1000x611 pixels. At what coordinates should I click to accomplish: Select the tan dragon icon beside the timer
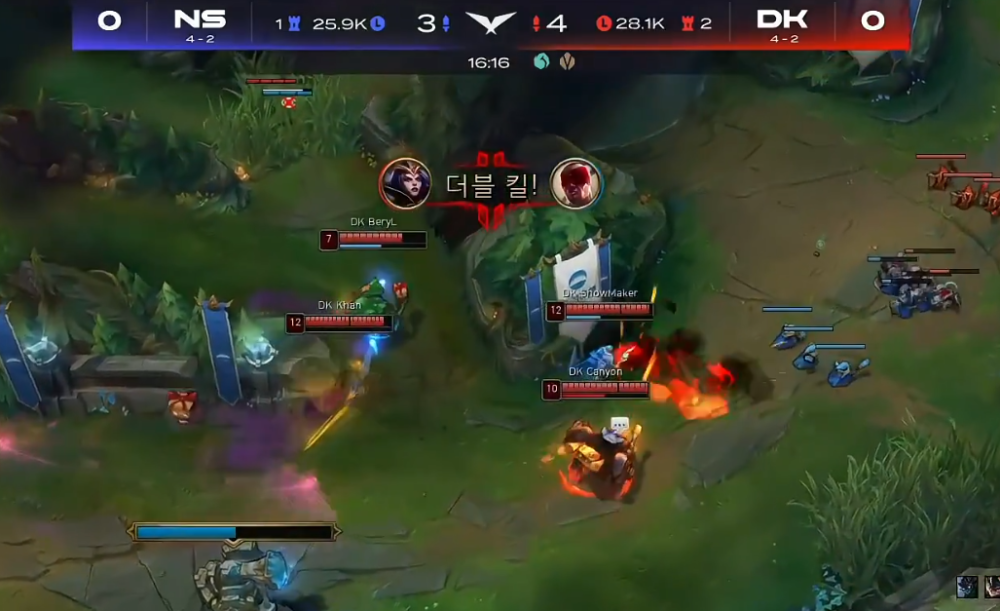point(567,62)
